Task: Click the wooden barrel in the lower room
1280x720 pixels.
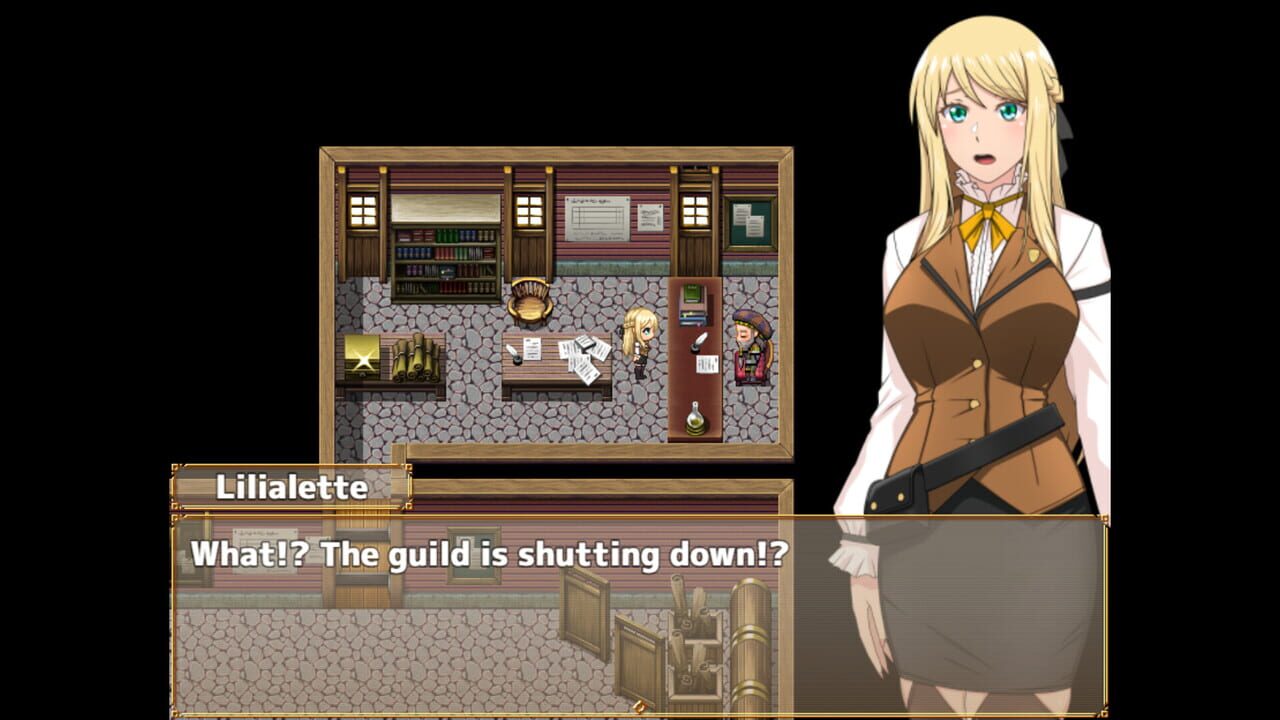Action: click(x=751, y=638)
